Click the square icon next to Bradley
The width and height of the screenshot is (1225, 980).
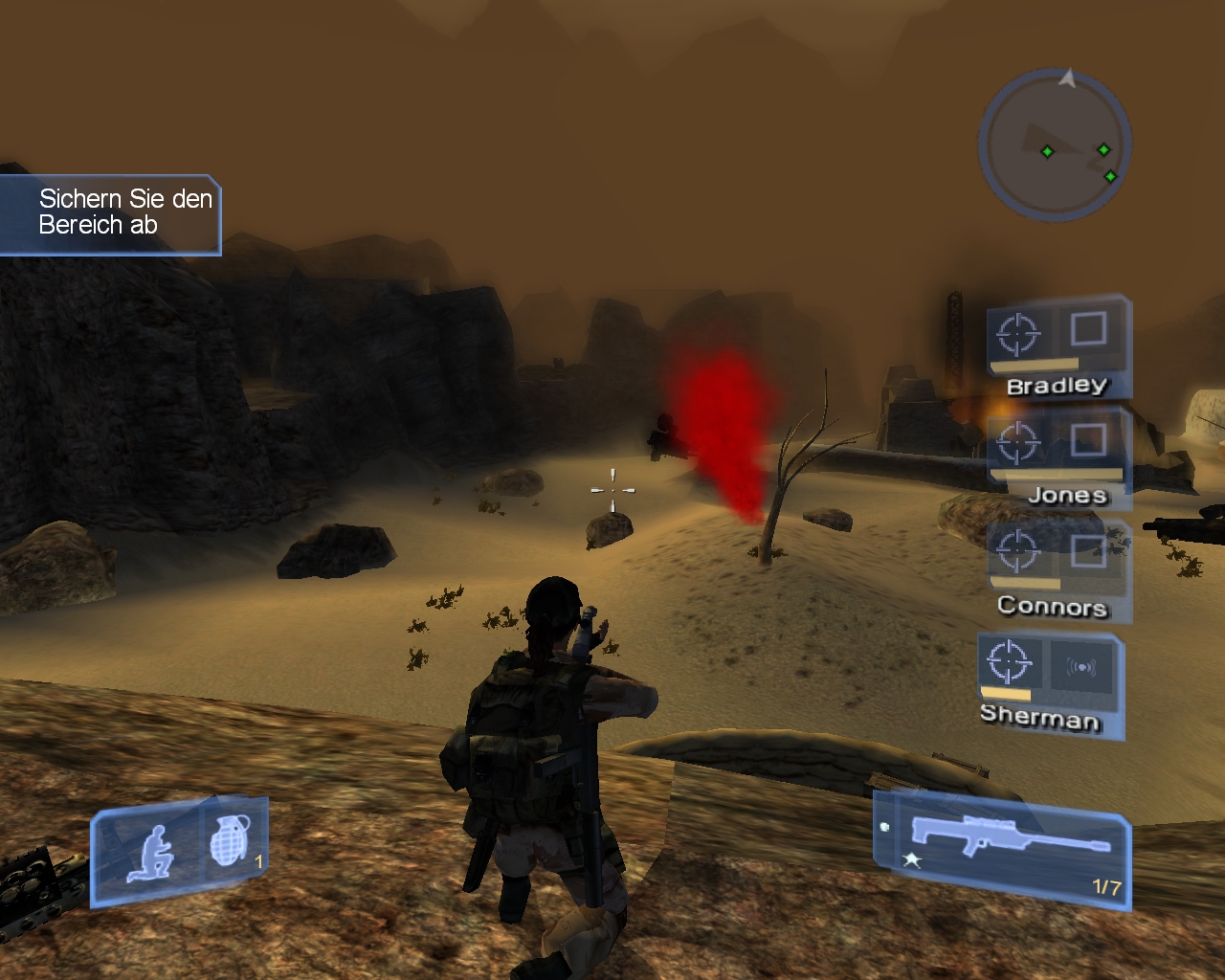click(x=1088, y=329)
